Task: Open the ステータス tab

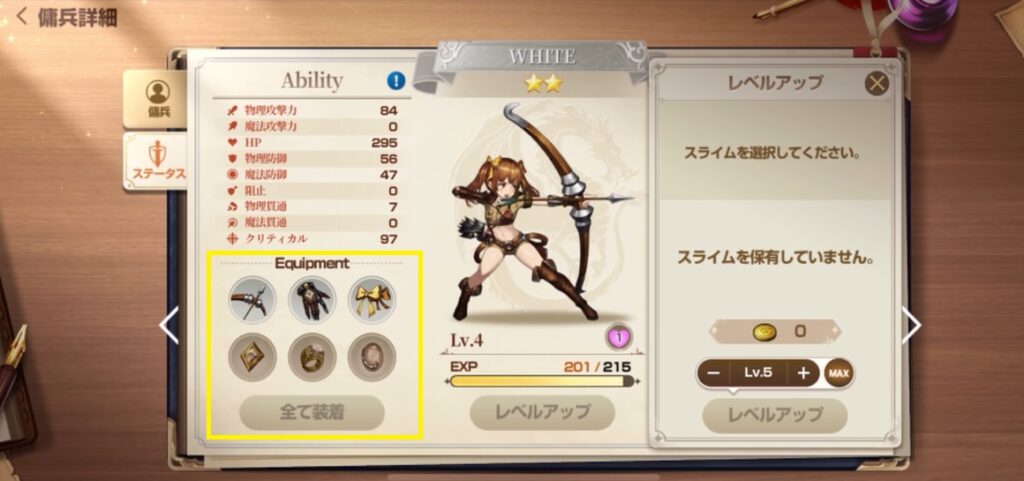Action: pos(157,162)
